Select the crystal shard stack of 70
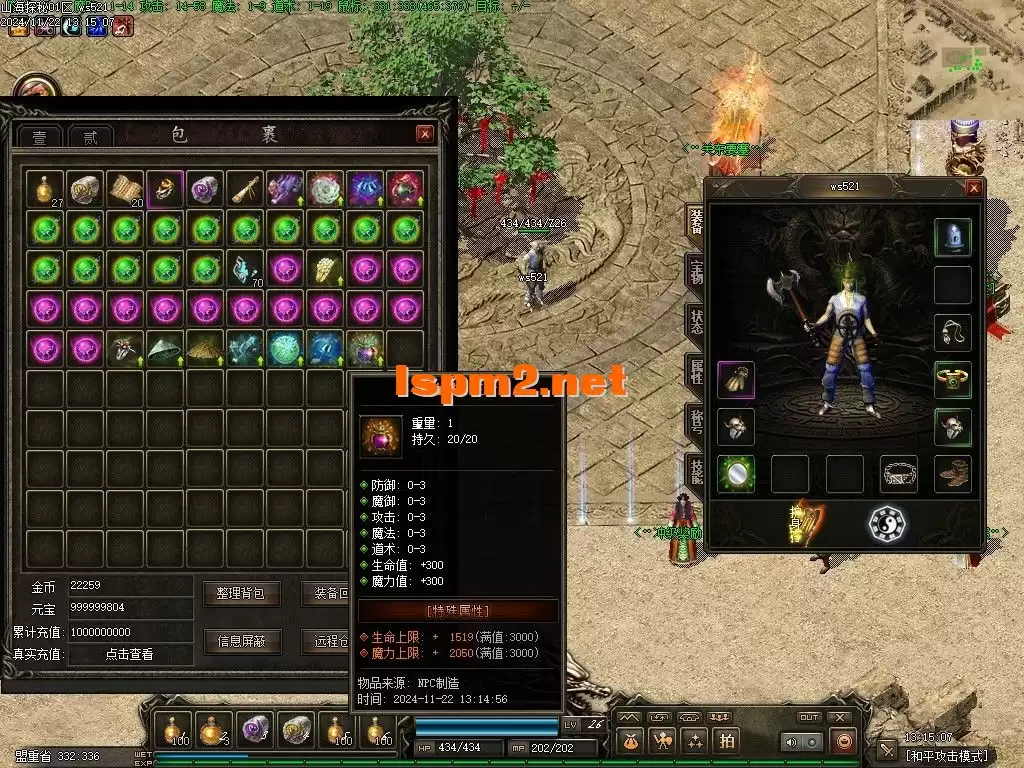The width and height of the screenshot is (1024, 768). 245,268
